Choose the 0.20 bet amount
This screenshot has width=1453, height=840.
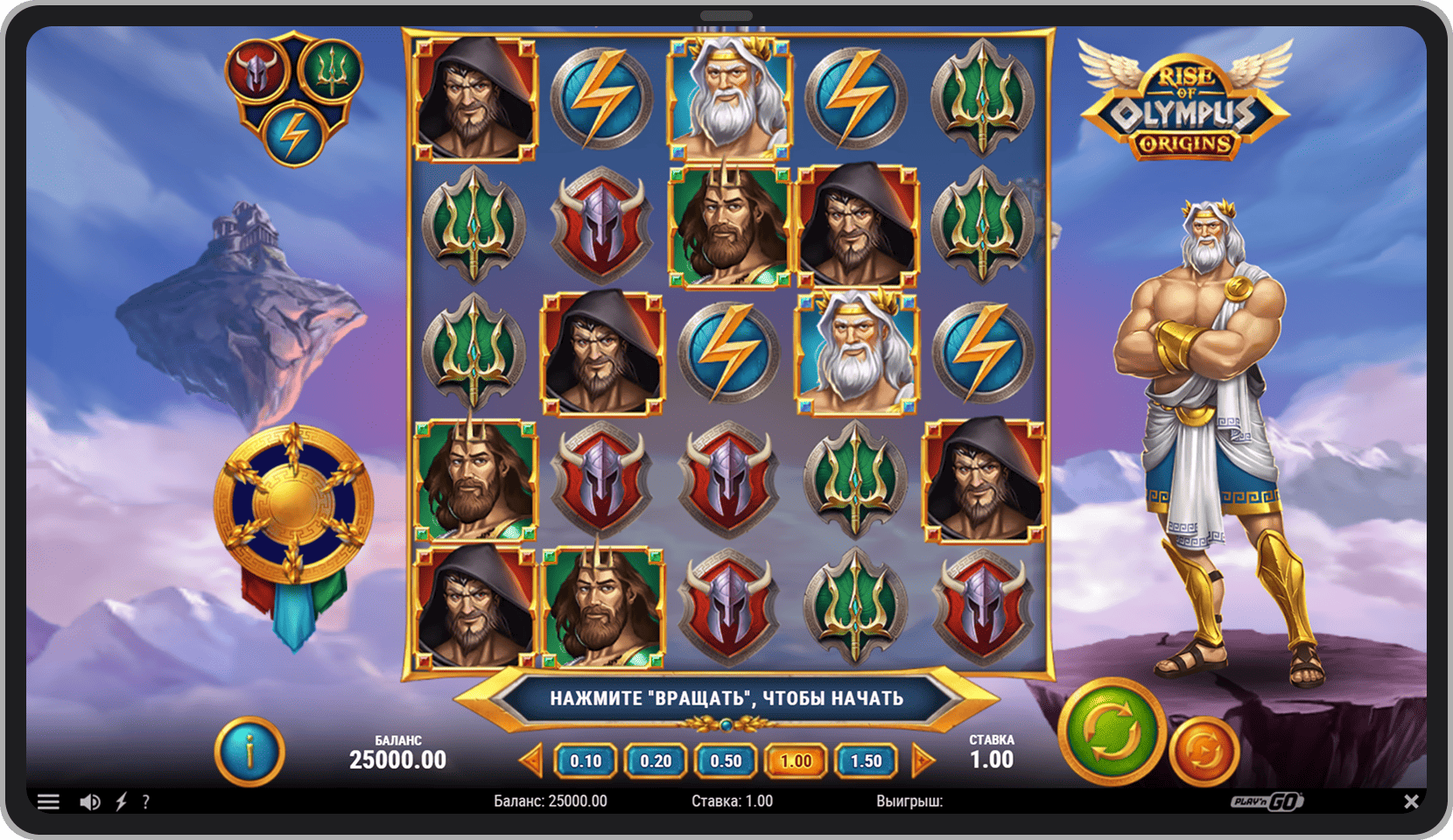656,761
